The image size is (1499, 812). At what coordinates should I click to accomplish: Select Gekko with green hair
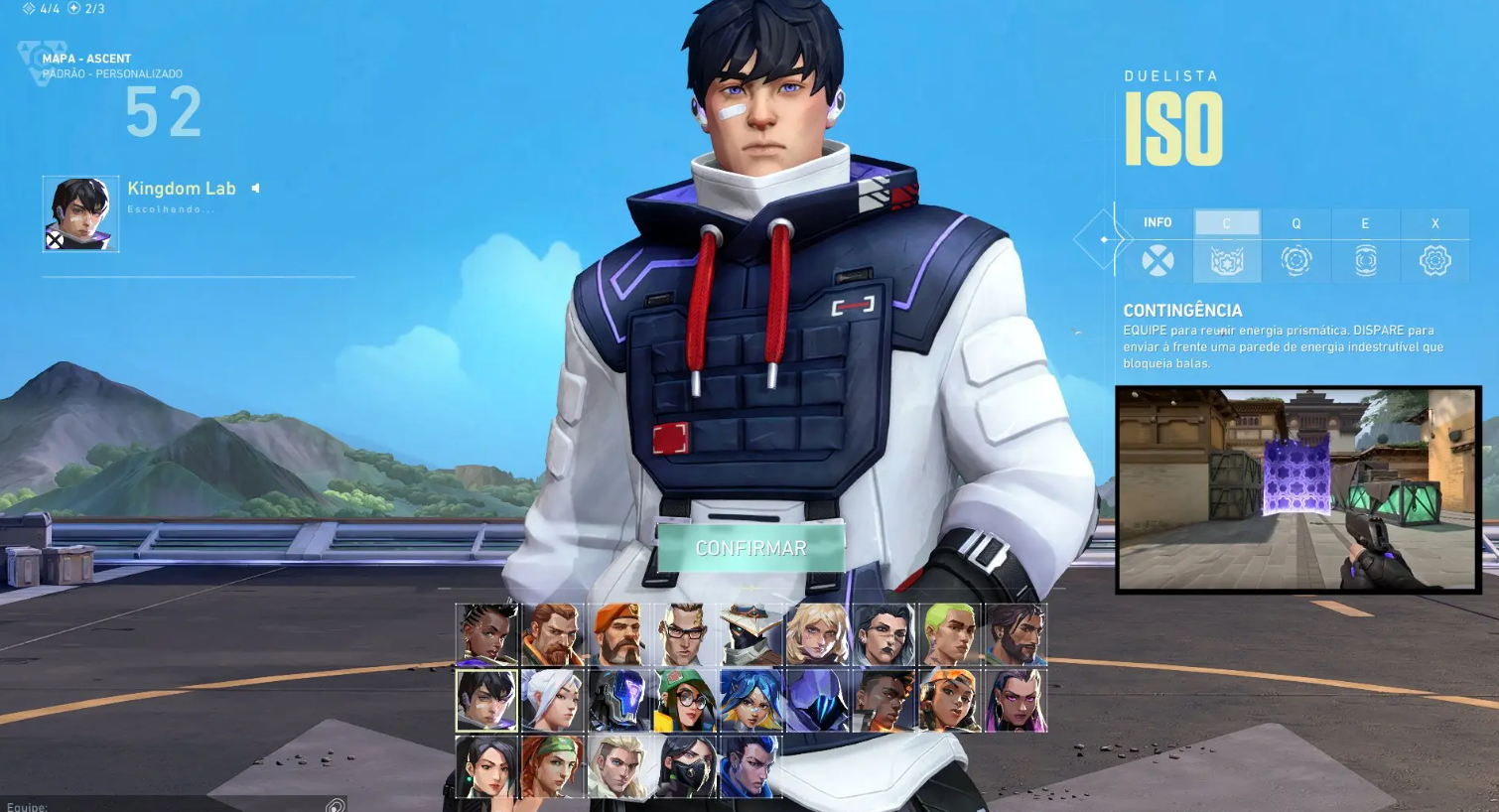click(x=949, y=634)
